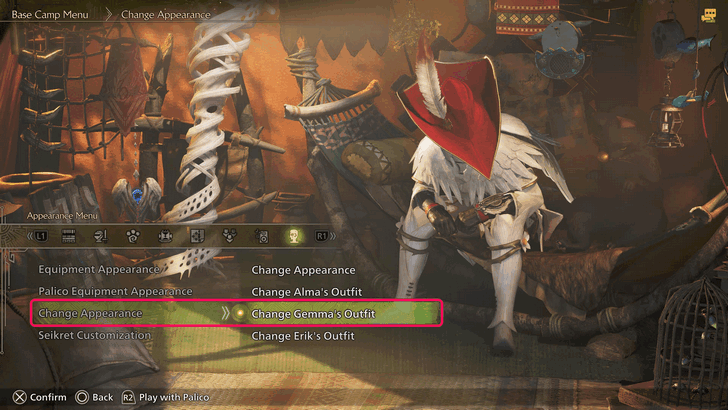Open Equipment Appearance option
Image resolution: width=728 pixels, height=410 pixels.
pyautogui.click(x=98, y=270)
